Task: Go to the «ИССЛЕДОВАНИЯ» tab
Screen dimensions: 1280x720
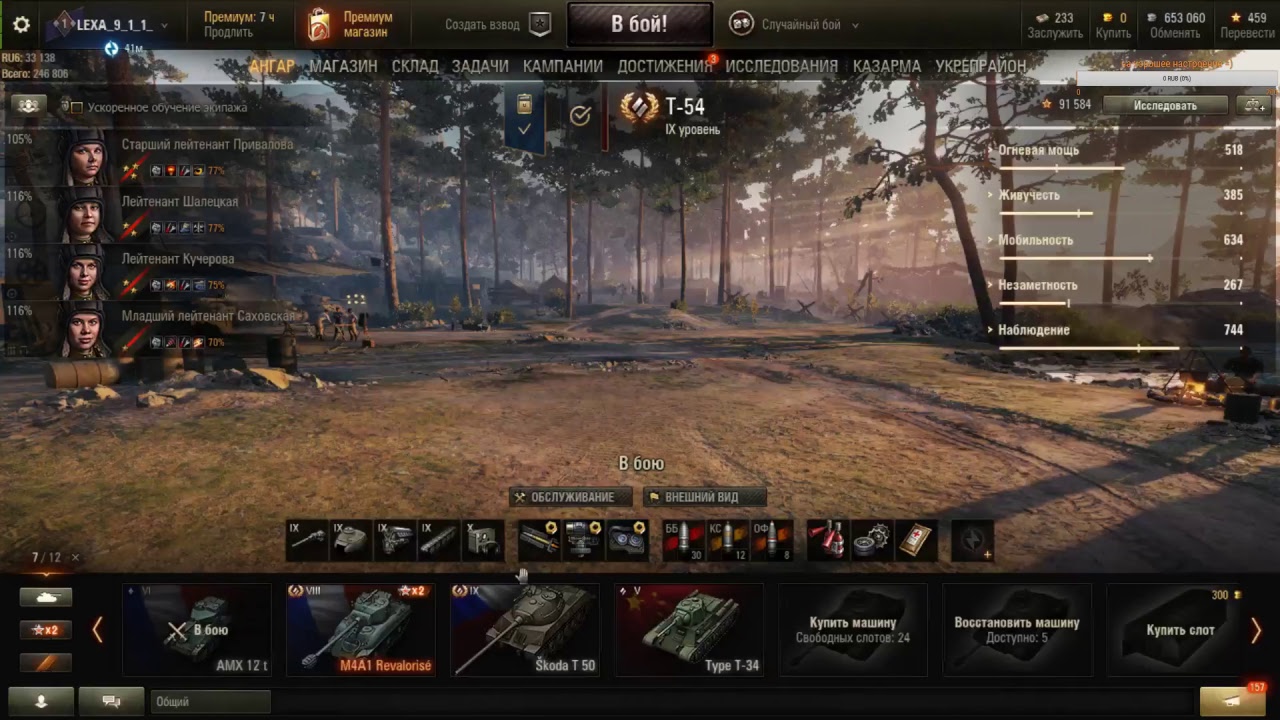Action: [x=781, y=66]
